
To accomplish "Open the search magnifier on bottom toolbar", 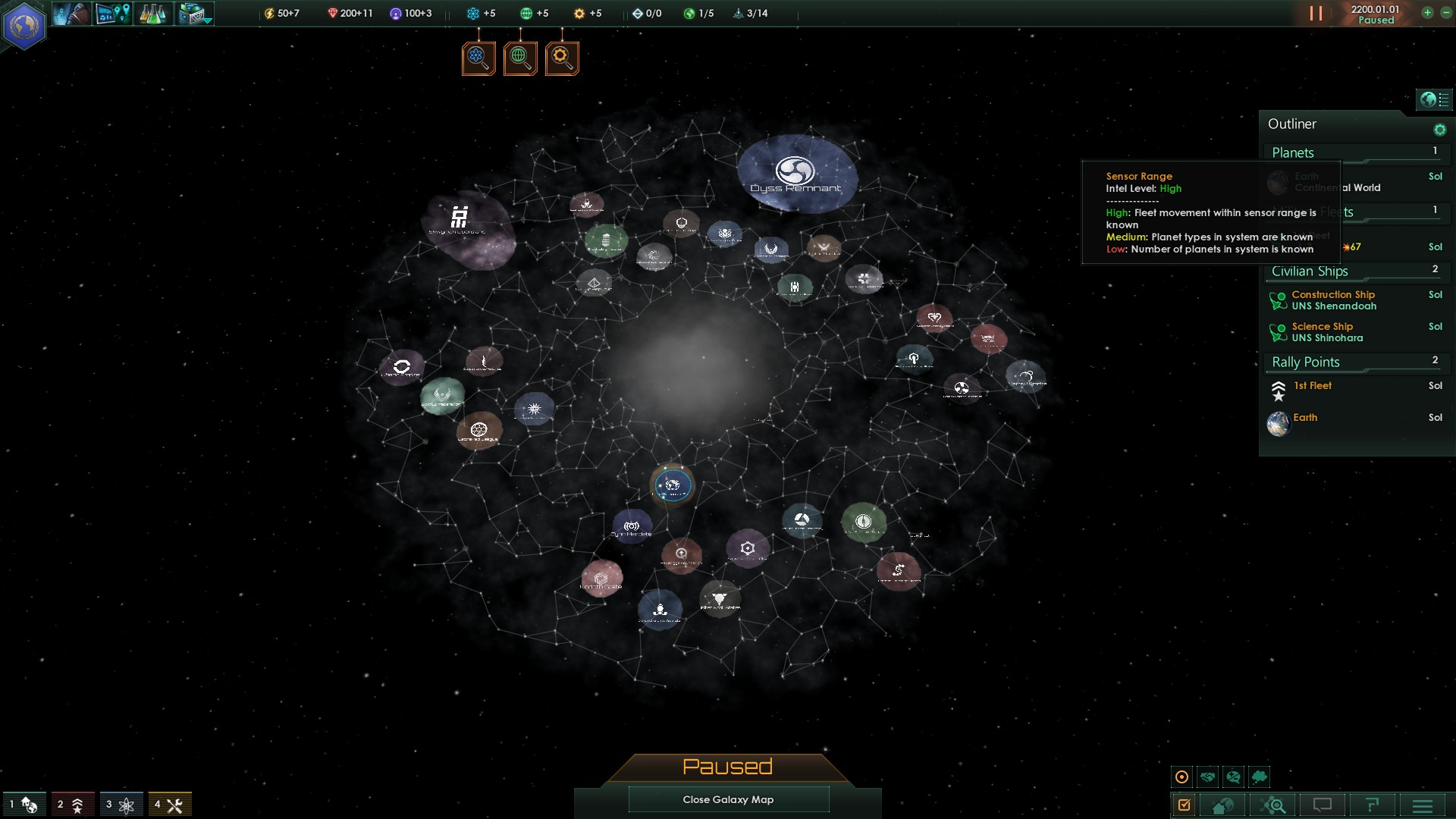I will pos(1272,803).
